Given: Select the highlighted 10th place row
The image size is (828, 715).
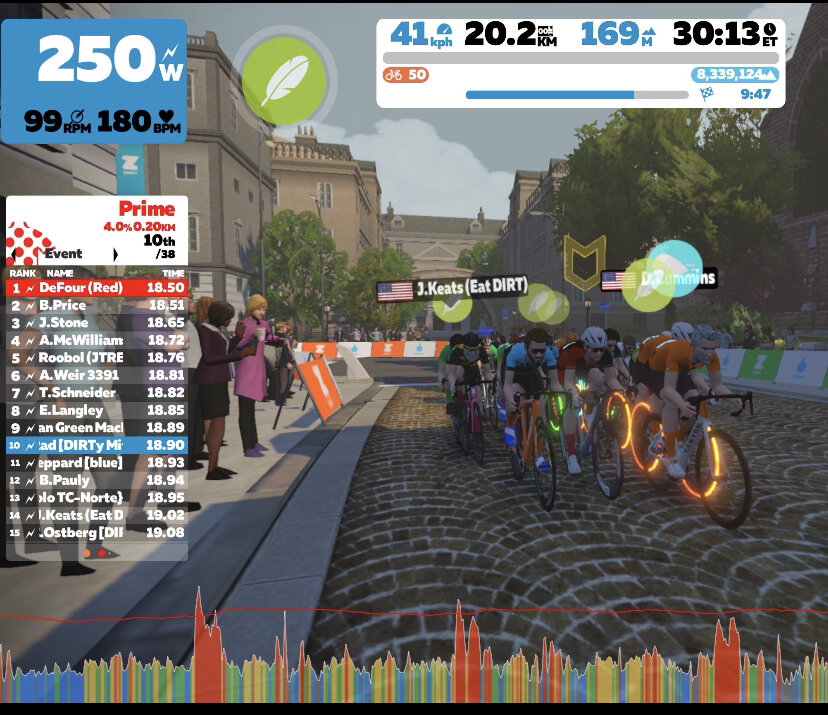Looking at the screenshot, I should pyautogui.click(x=97, y=445).
